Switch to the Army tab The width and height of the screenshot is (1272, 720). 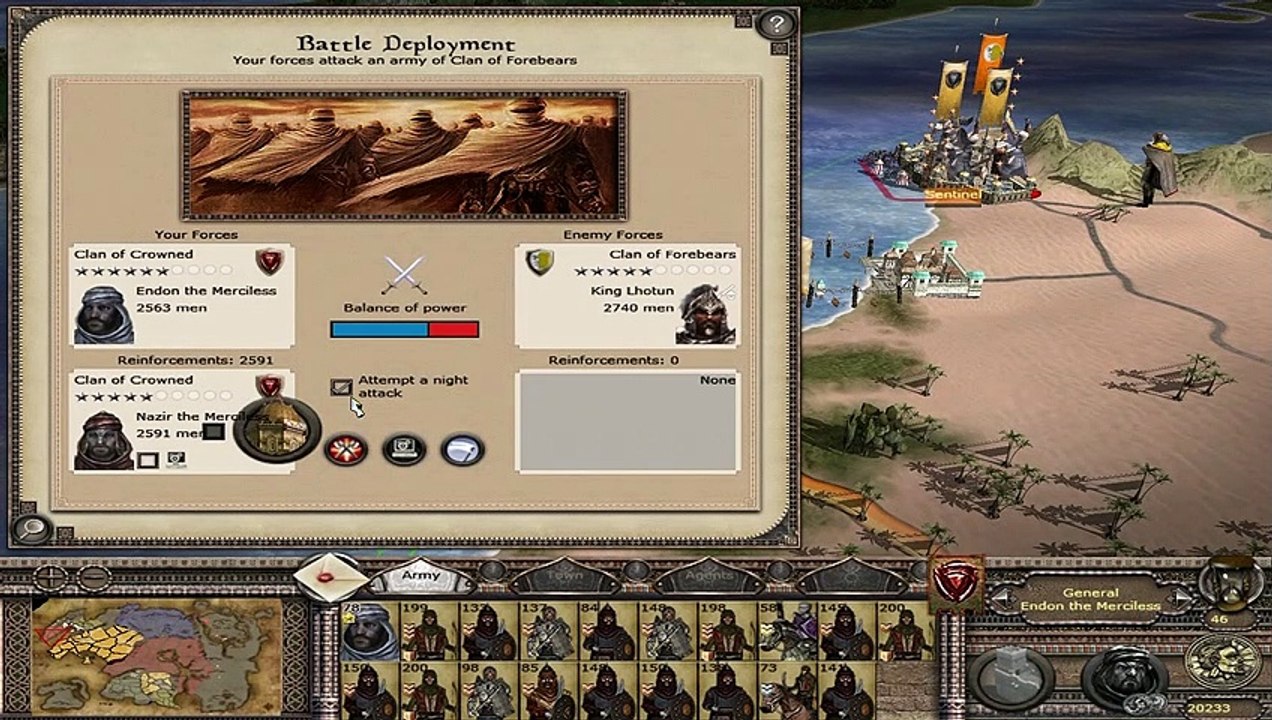point(421,577)
